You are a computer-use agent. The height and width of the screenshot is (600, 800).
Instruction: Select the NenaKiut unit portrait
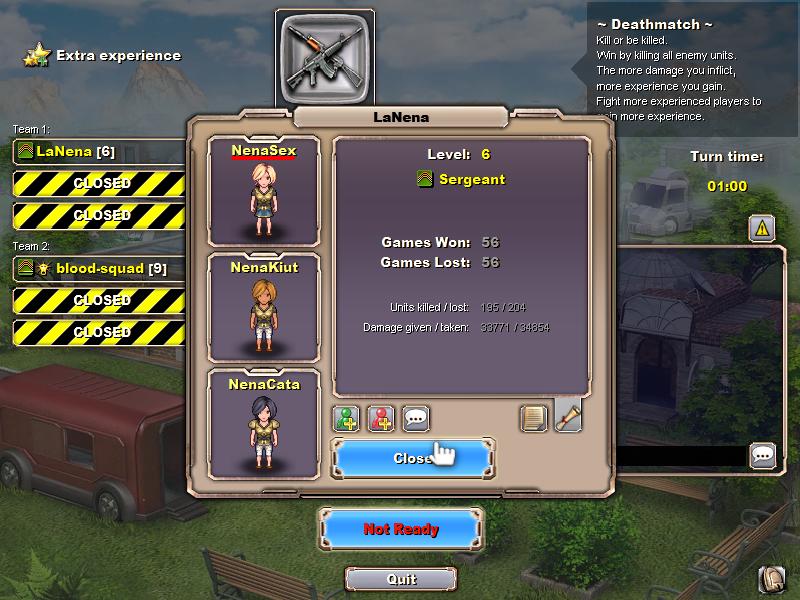(263, 305)
